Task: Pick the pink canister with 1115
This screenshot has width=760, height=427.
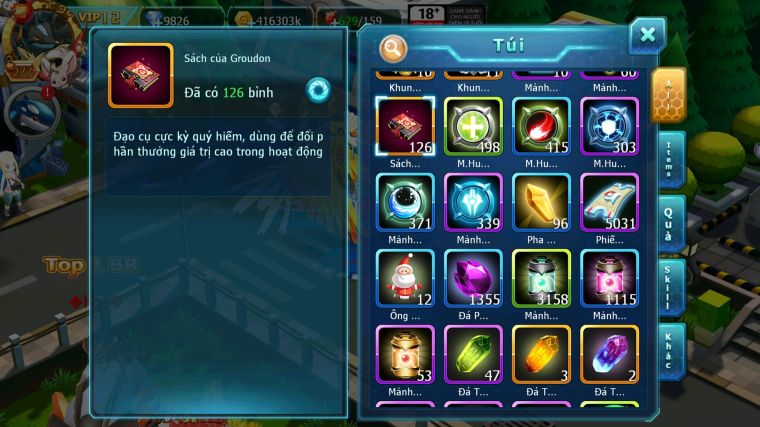Action: 609,278
